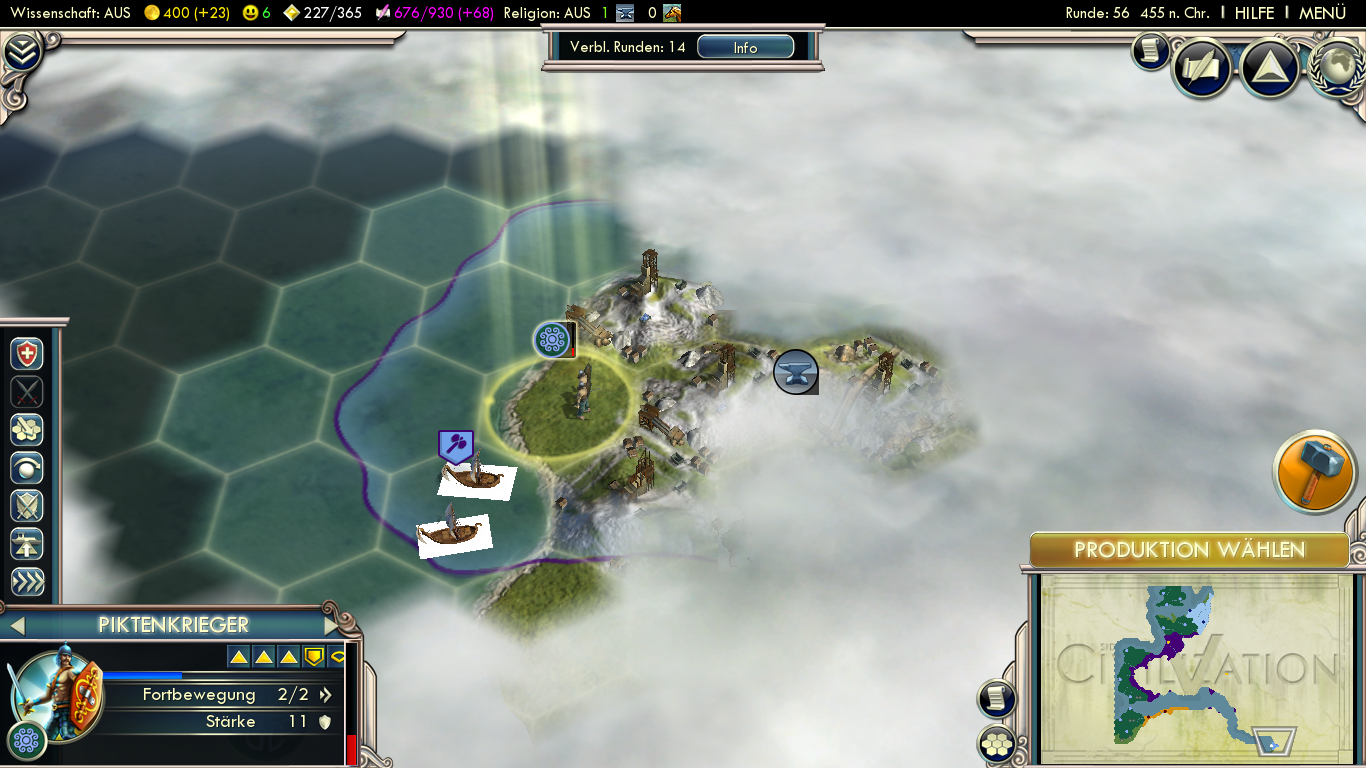Collapse the top-left corner menu arrow

22,52
